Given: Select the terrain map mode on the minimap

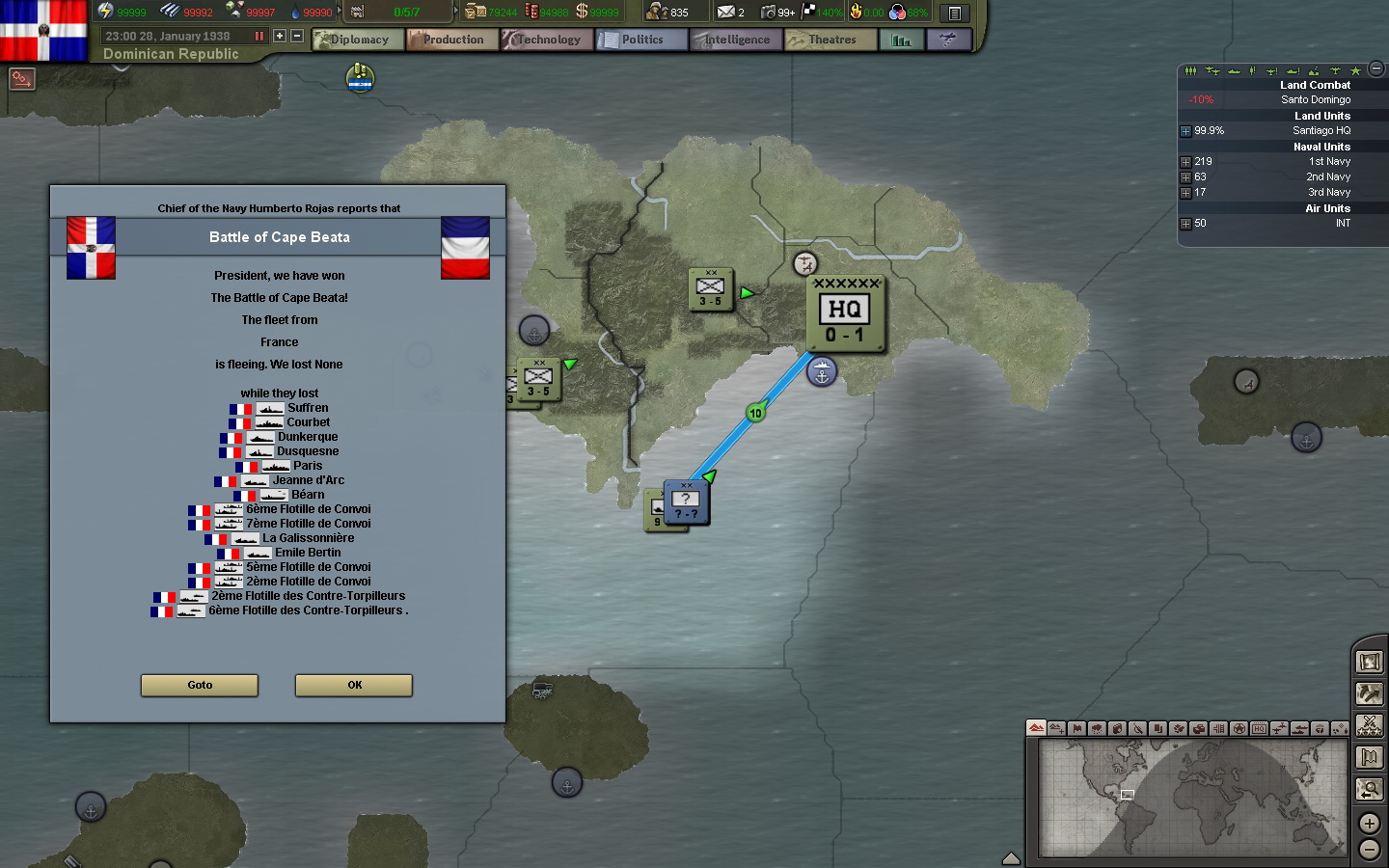Looking at the screenshot, I should click(x=1036, y=730).
